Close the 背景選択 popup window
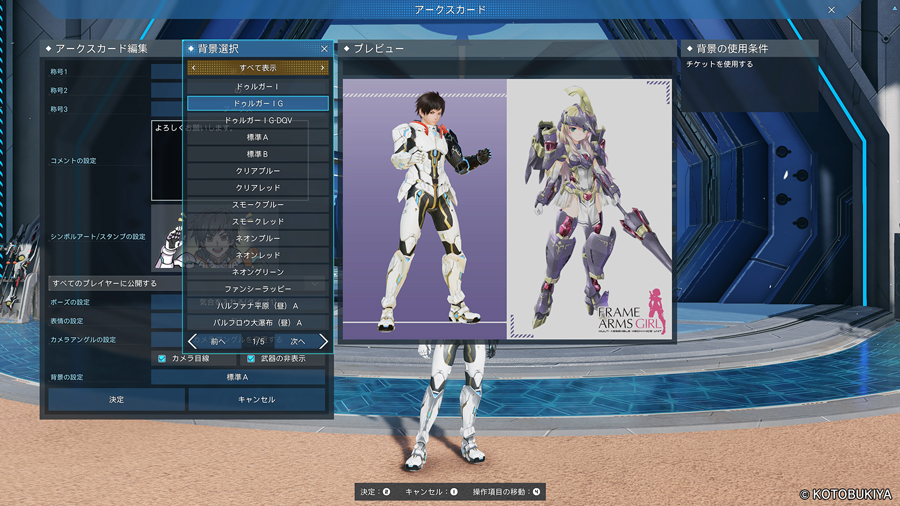The image size is (900, 506). tap(324, 48)
